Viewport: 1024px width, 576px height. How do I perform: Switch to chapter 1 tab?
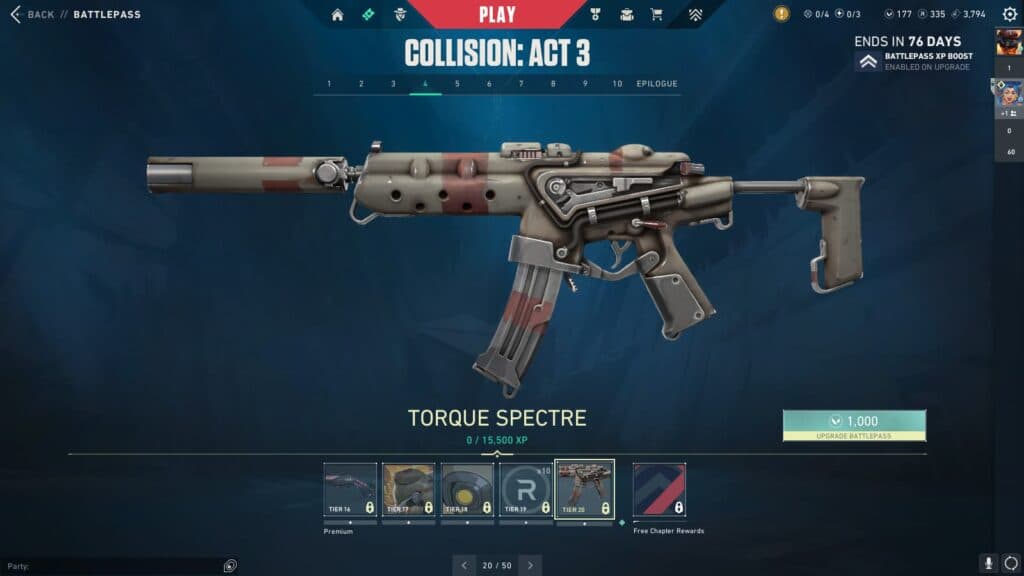click(x=329, y=84)
